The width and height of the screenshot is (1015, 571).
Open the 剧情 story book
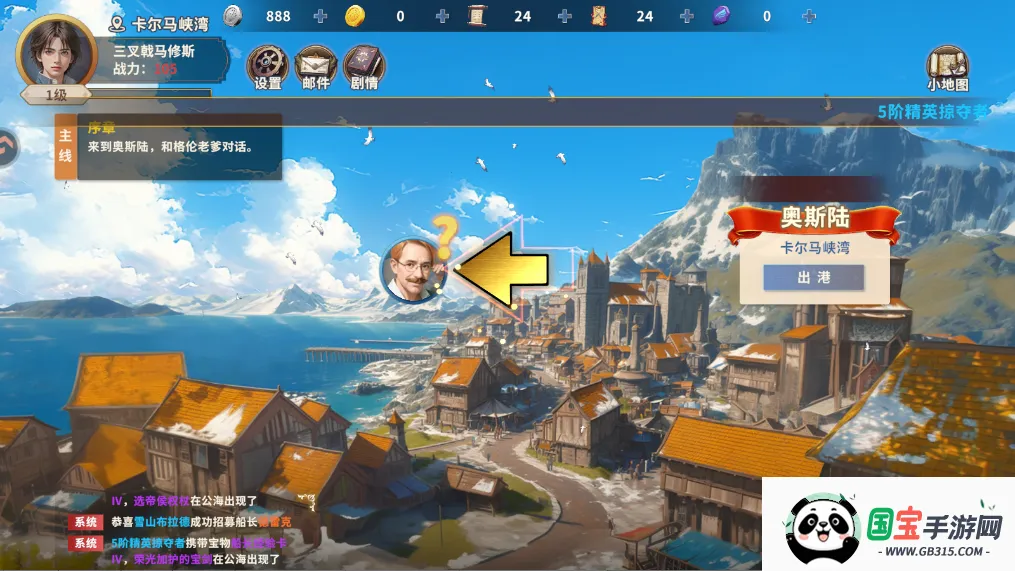[x=364, y=65]
